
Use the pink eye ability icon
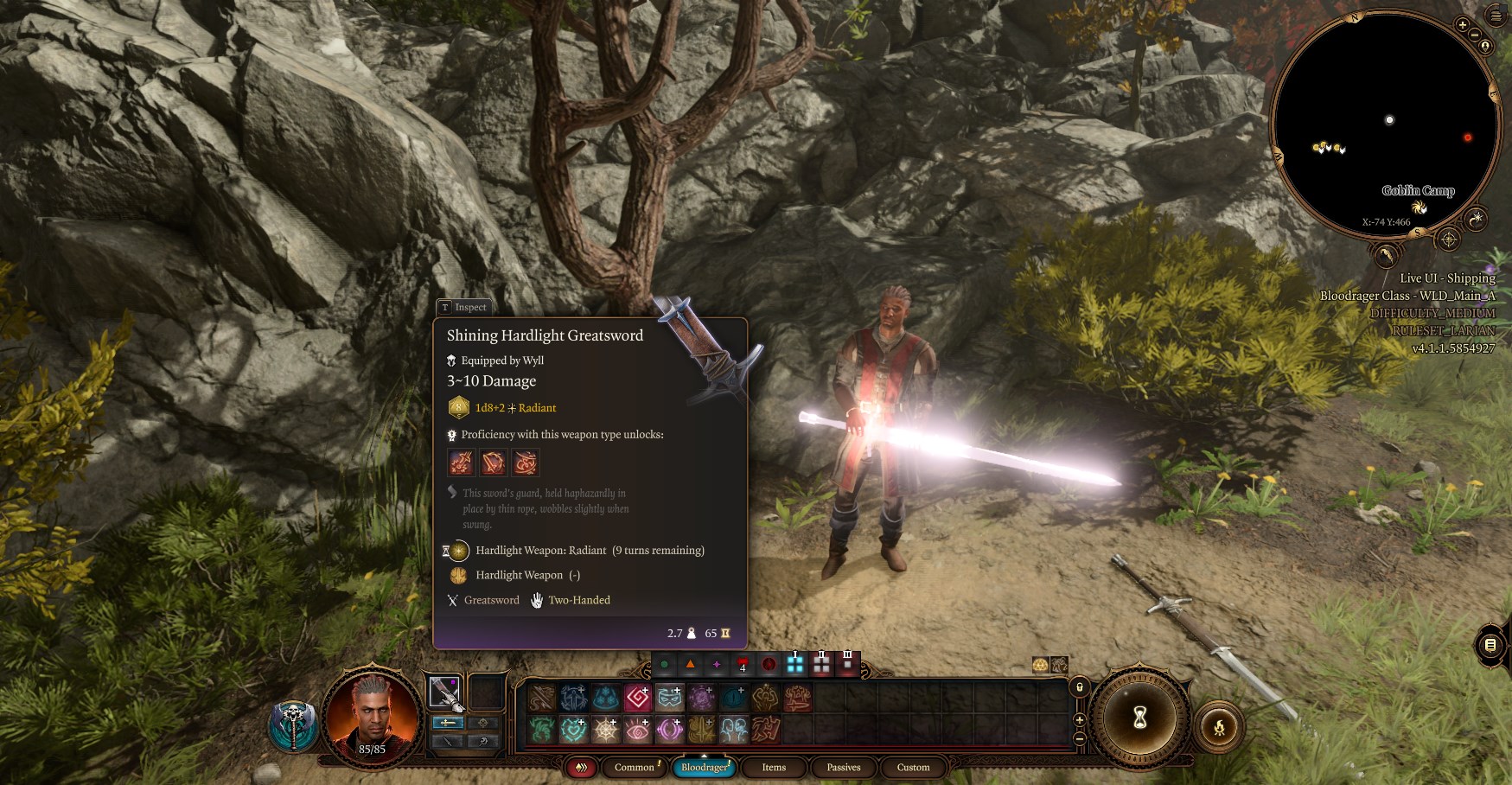pos(638,731)
